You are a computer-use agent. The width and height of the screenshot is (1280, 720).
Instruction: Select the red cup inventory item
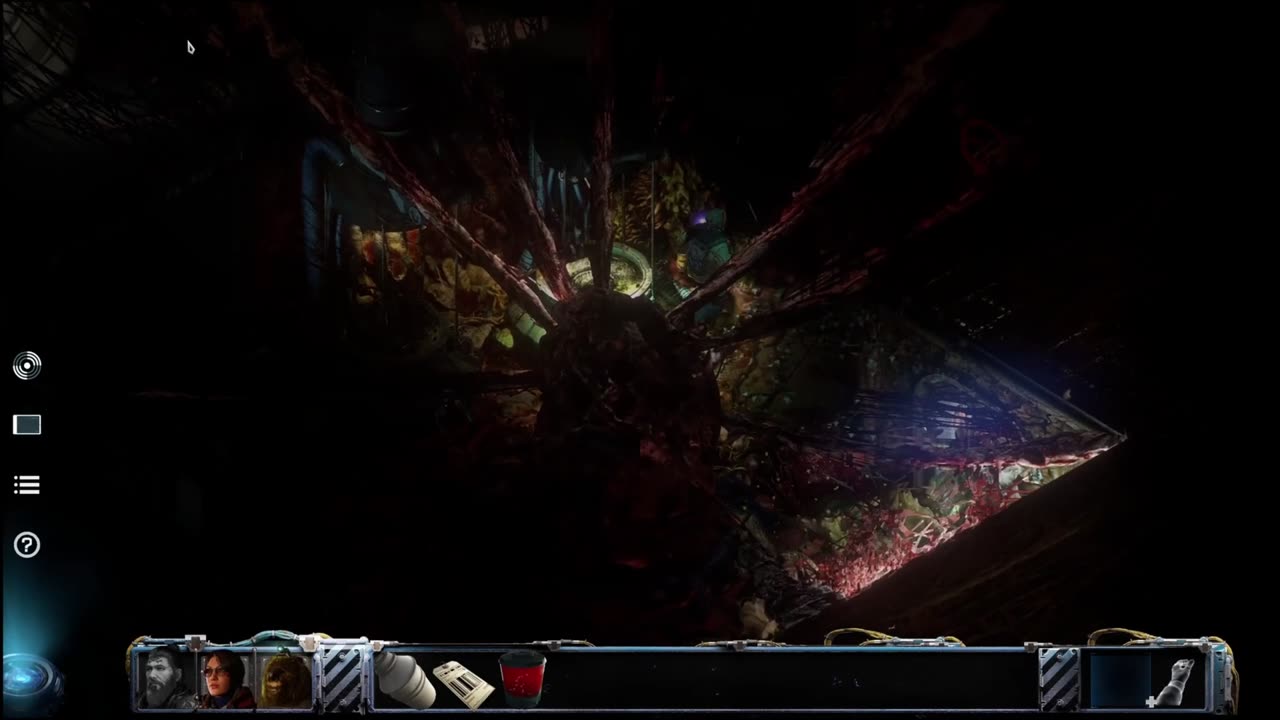coord(522,679)
